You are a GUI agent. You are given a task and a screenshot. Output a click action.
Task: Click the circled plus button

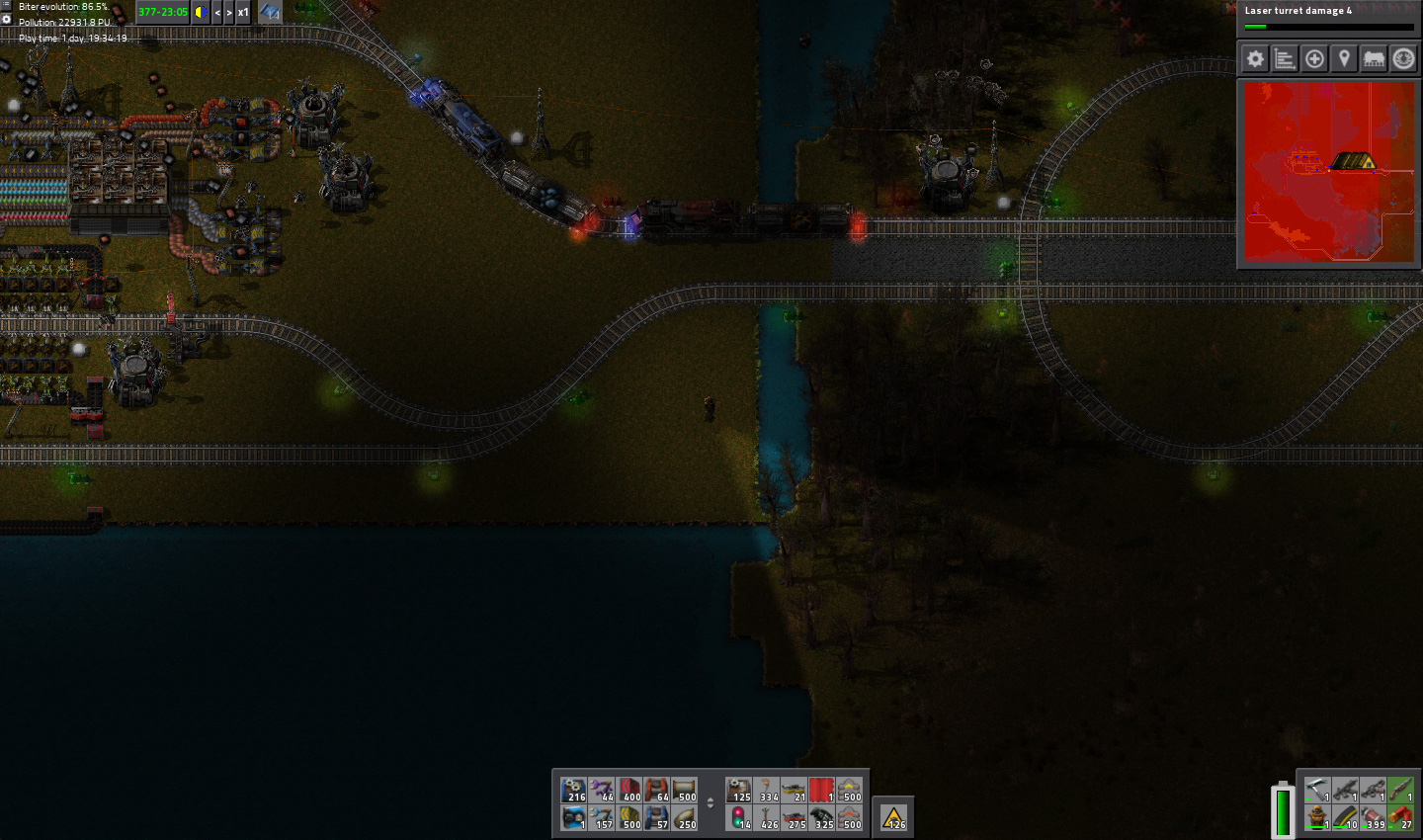click(1314, 59)
